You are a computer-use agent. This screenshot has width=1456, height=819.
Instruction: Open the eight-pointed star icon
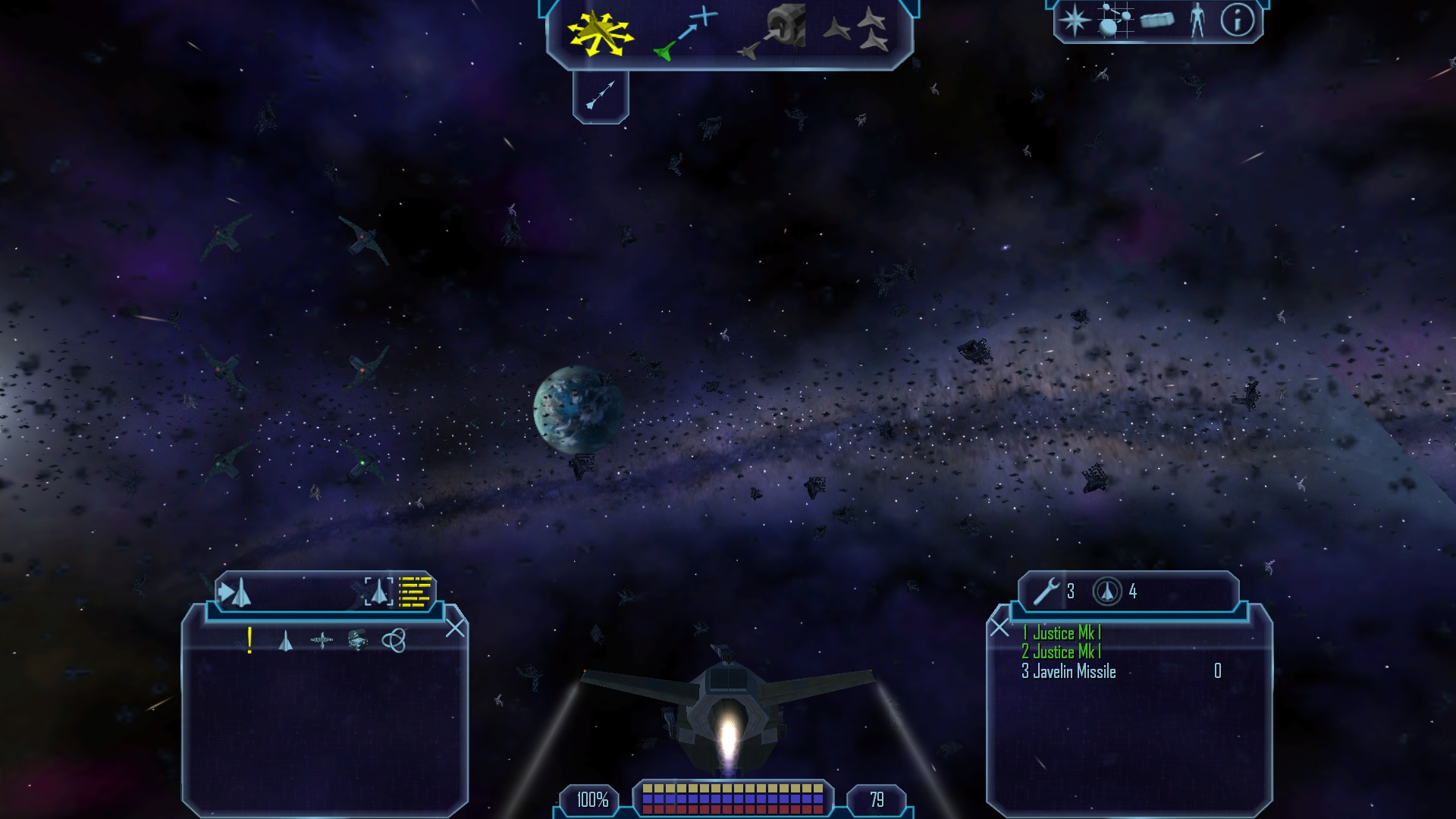[x=1075, y=20]
